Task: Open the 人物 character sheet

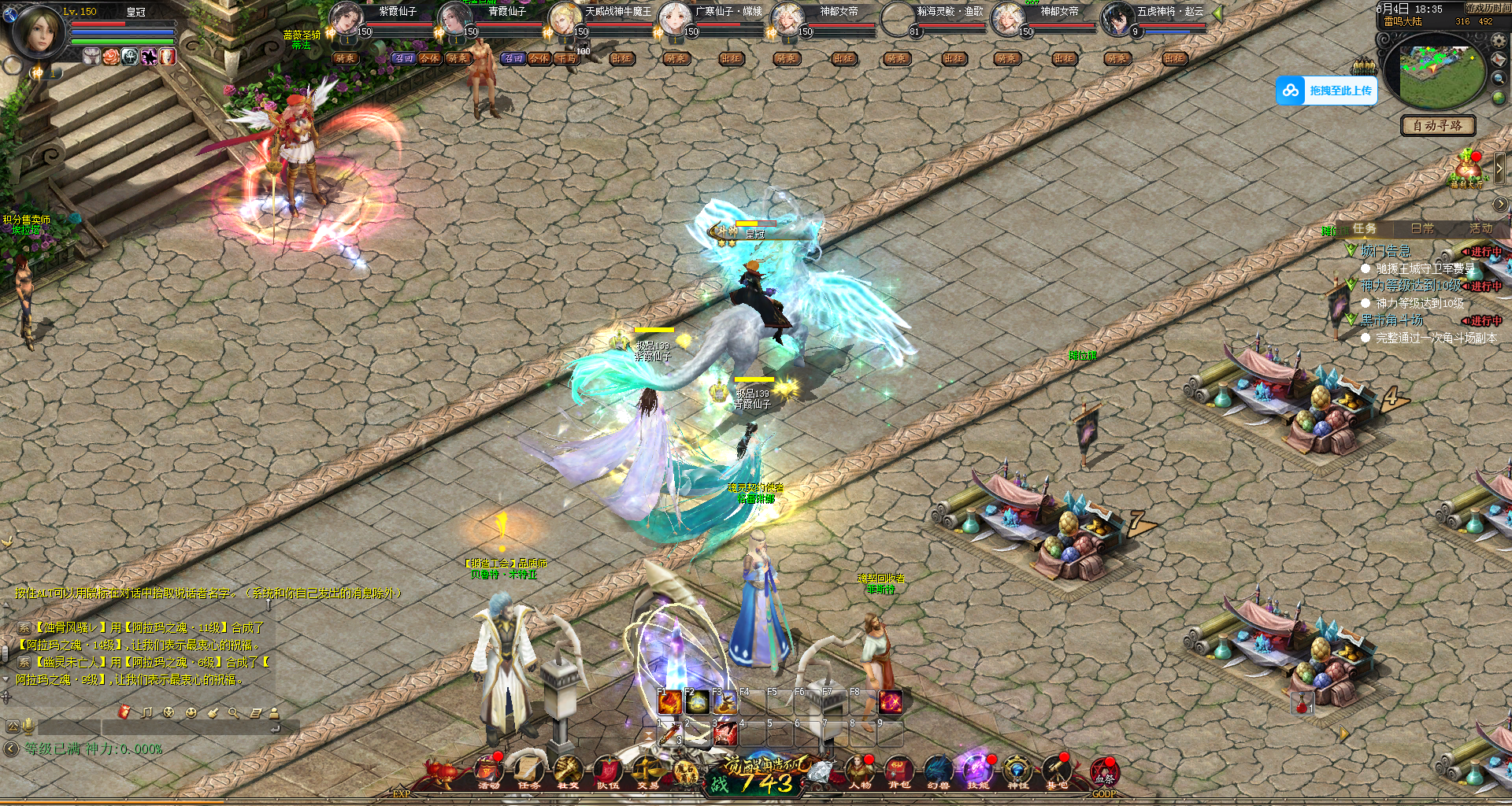Action: click(x=859, y=771)
